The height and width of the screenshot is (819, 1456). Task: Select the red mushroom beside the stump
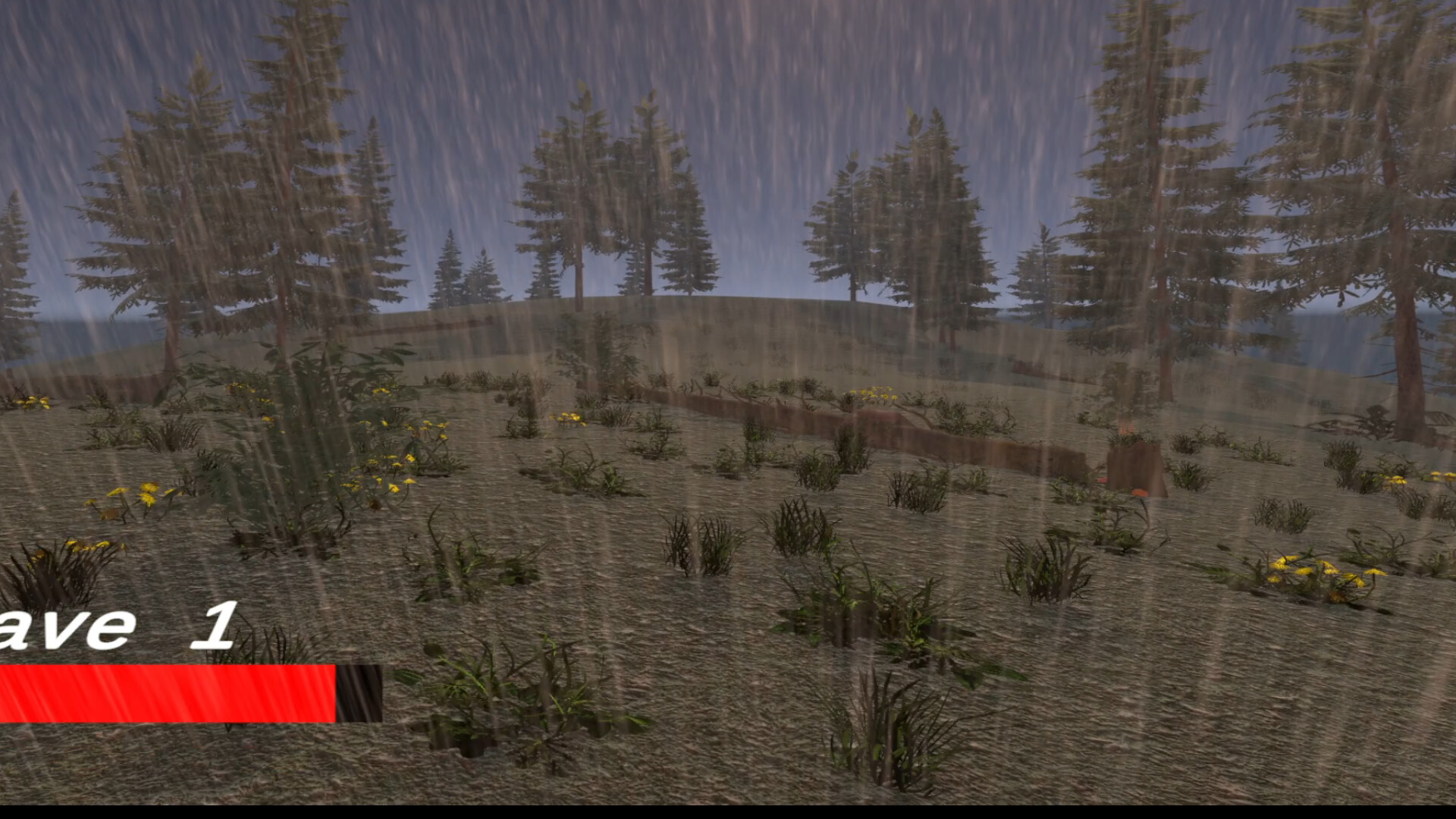coord(1140,493)
